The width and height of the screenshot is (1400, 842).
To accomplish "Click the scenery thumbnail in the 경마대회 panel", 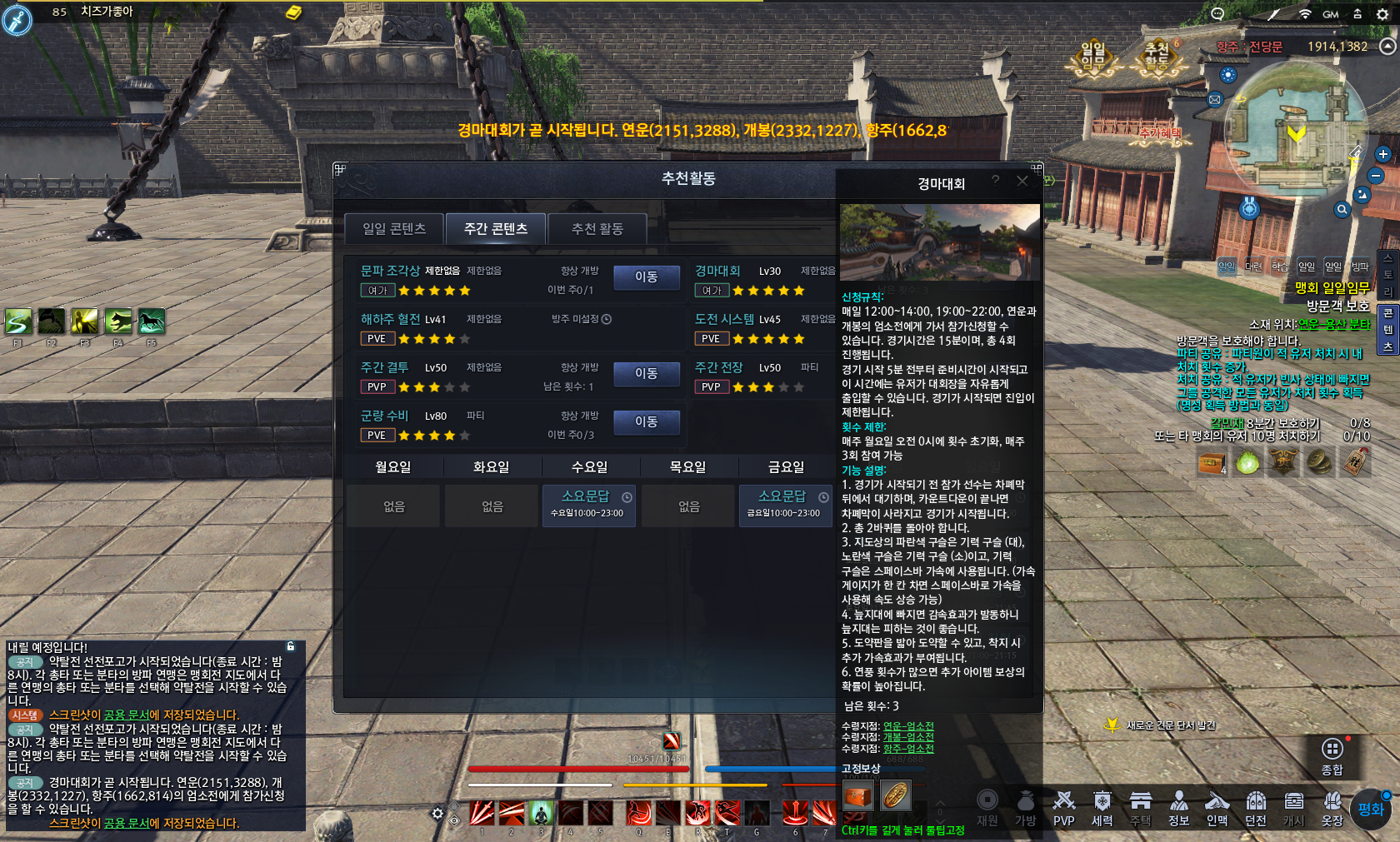I will [x=939, y=240].
